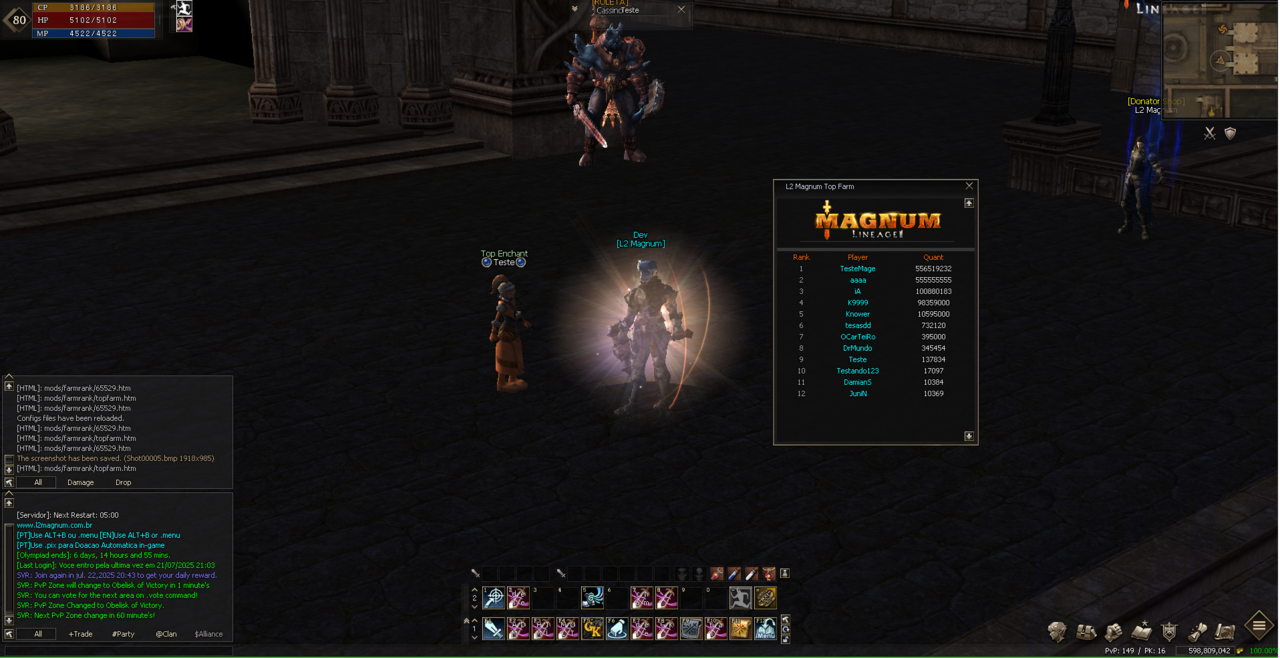Close the CassinoTeste target window
The width and height of the screenshot is (1280, 658).
click(682, 10)
